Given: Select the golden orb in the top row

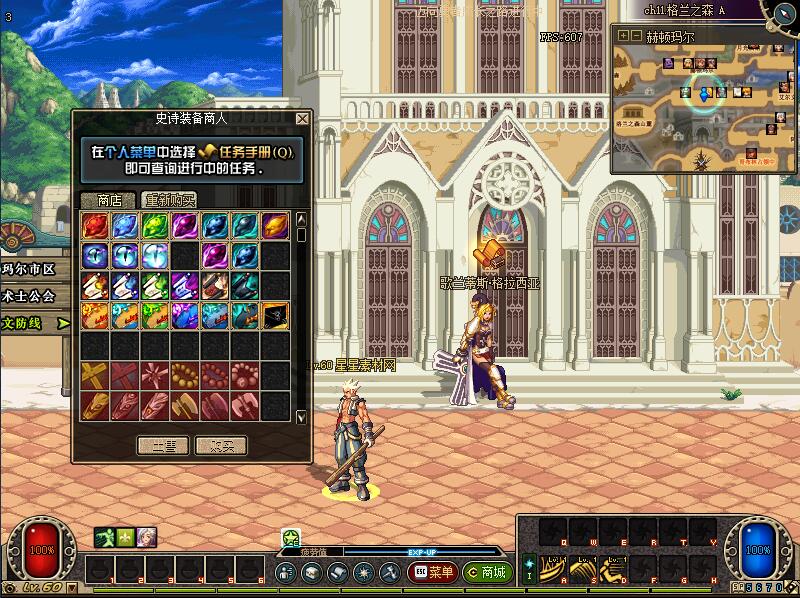Looking at the screenshot, I should [x=275, y=226].
